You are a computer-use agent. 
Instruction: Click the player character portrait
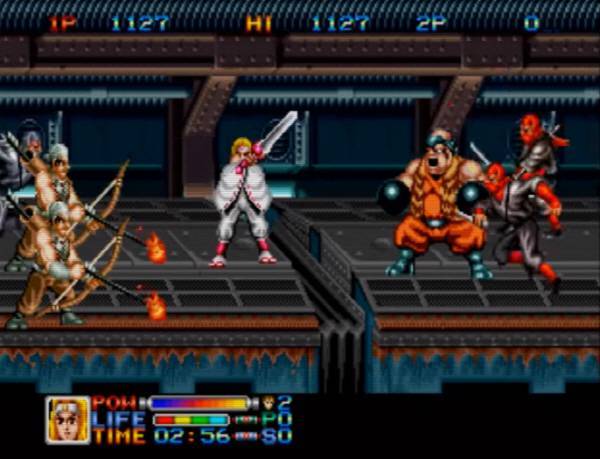(66, 419)
